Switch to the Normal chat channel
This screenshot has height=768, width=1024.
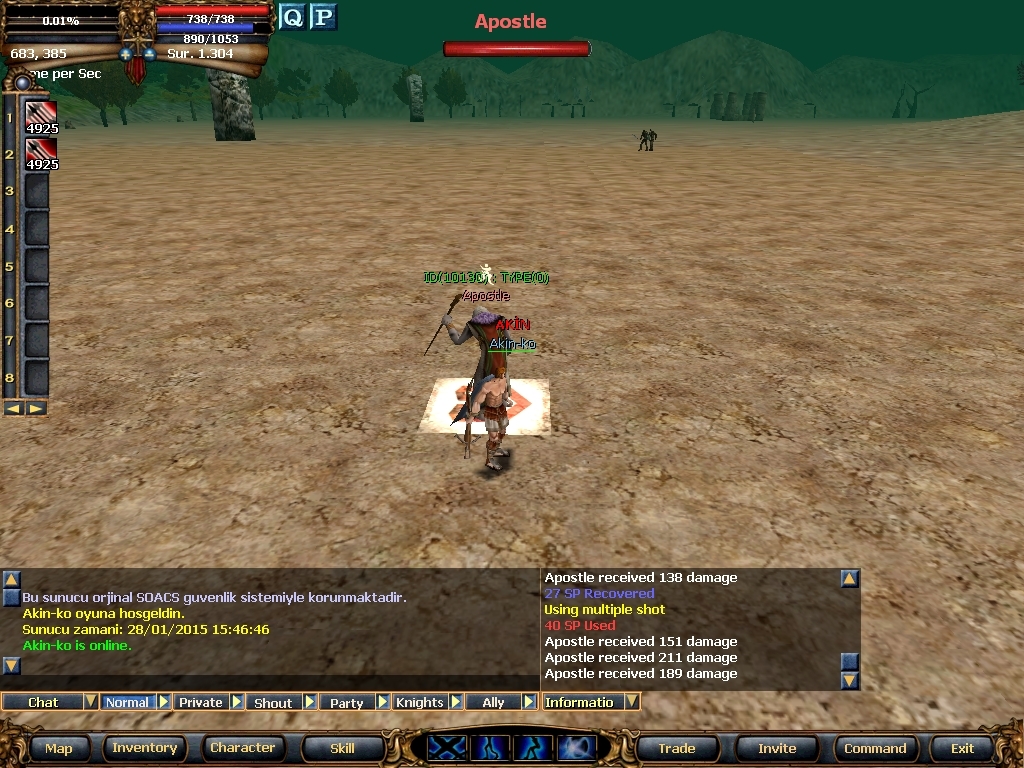coord(127,702)
